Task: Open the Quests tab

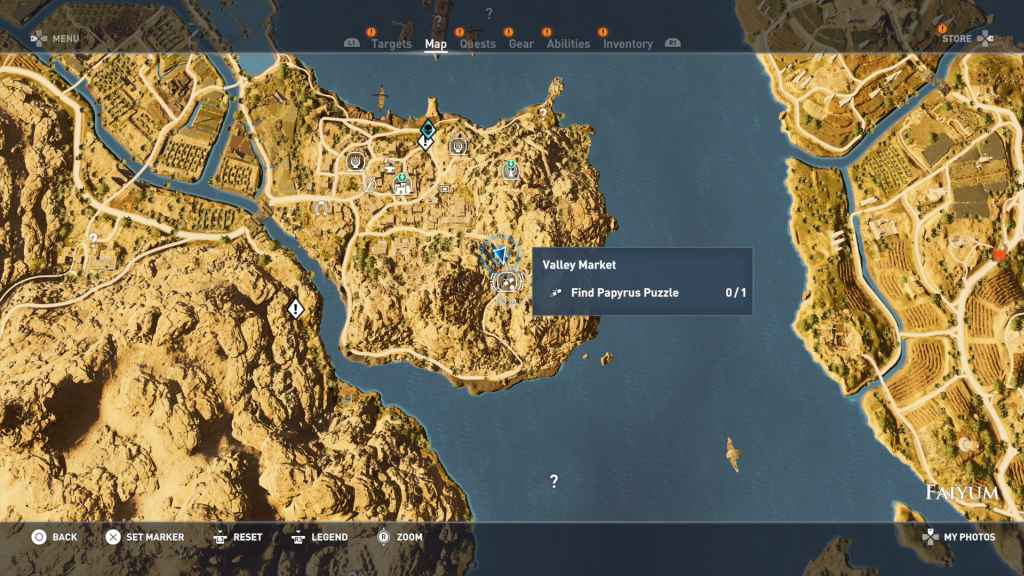Action: point(477,44)
